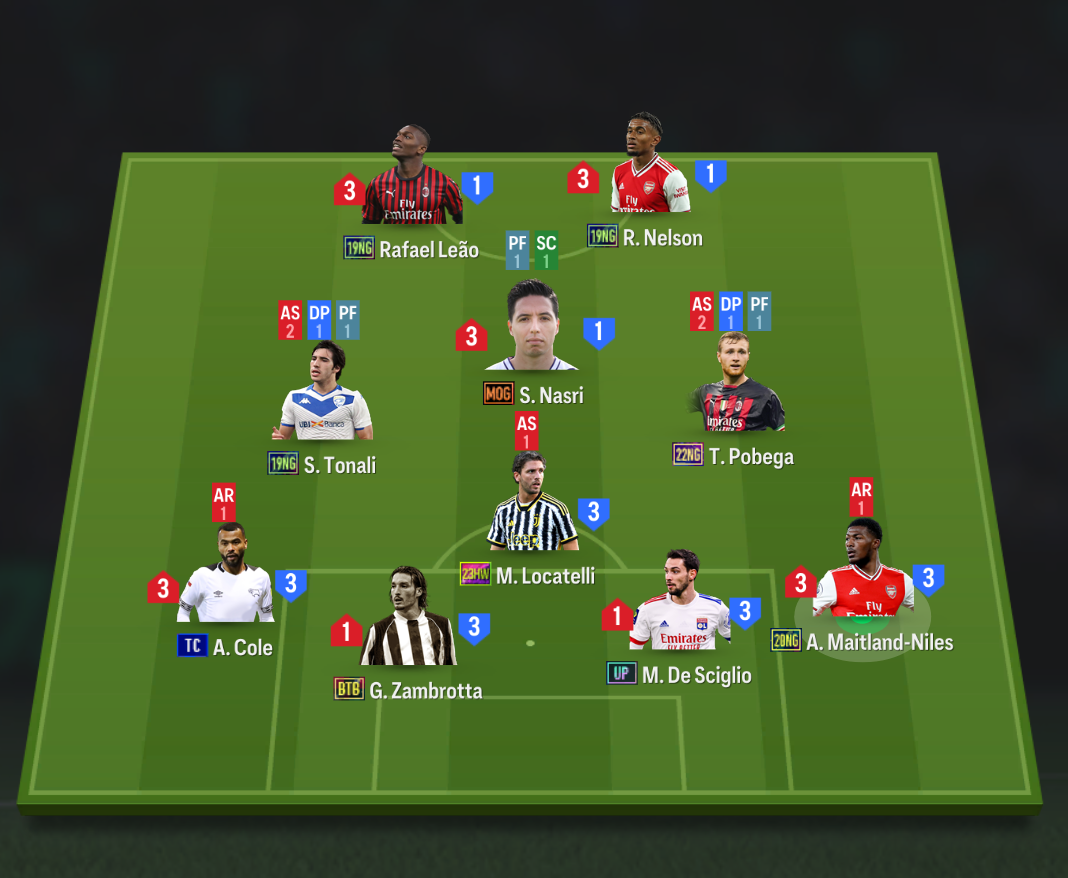
Task: Click the BTB card tag beside Zambrotta
Action: coord(349,688)
